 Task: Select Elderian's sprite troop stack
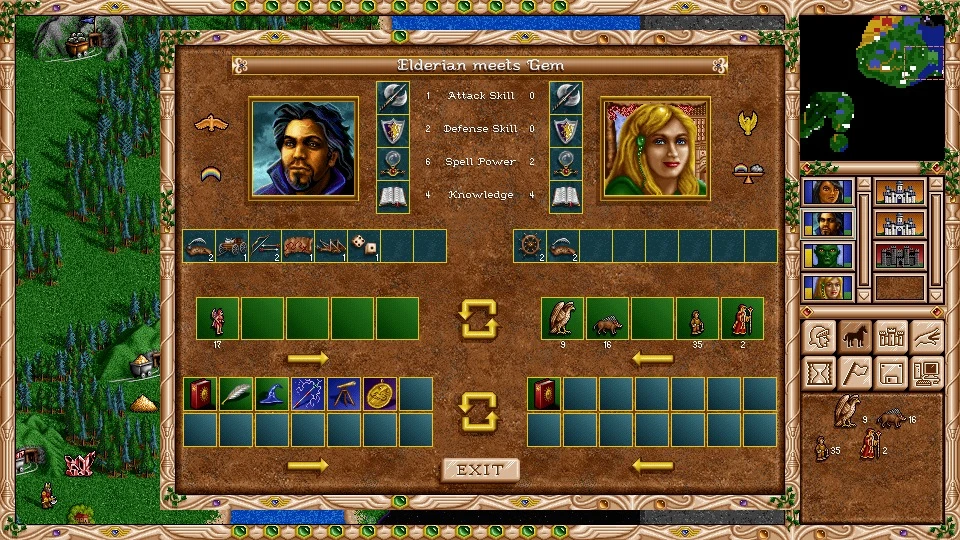coord(217,318)
